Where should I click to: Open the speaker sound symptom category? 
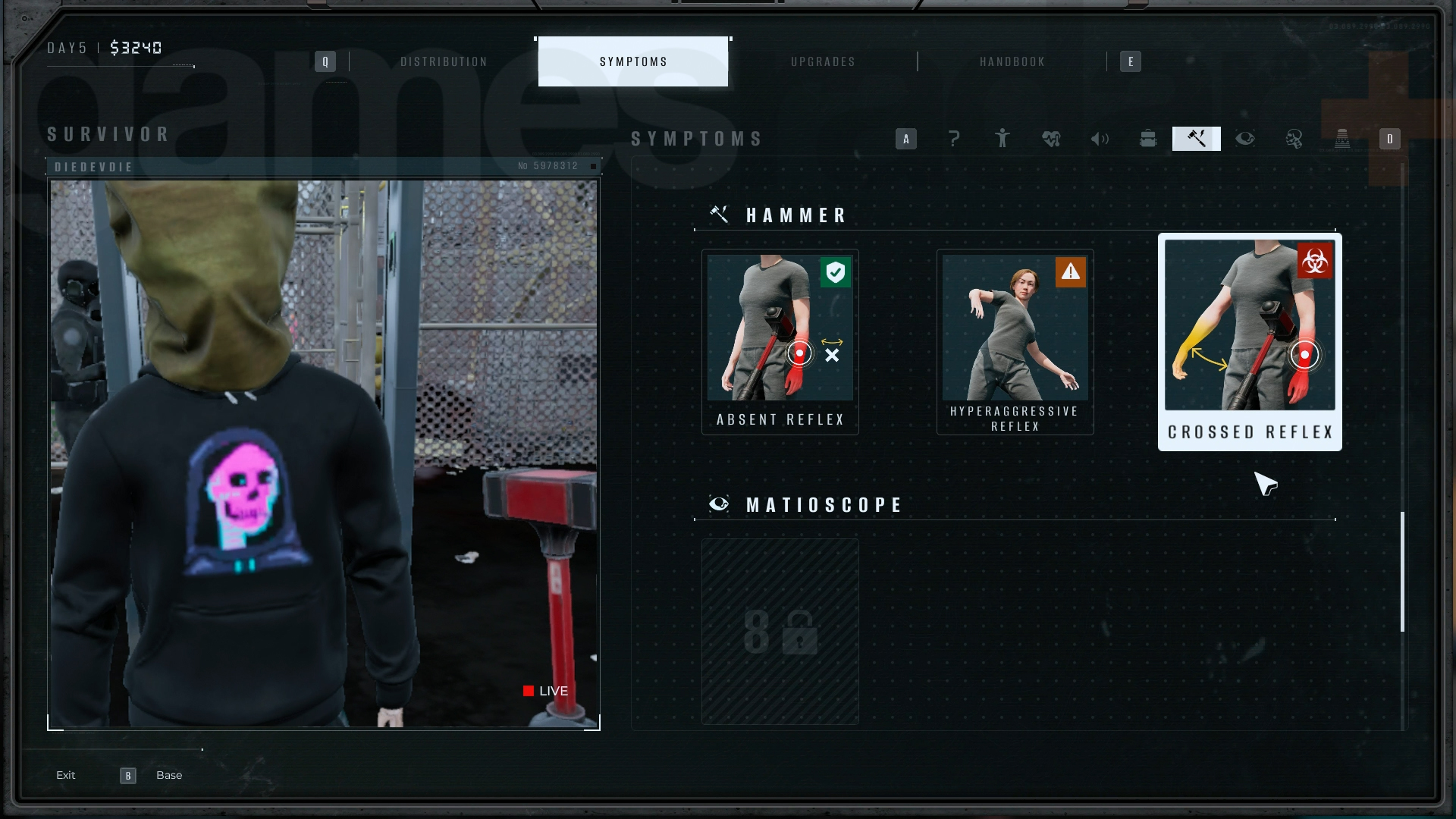[1100, 139]
